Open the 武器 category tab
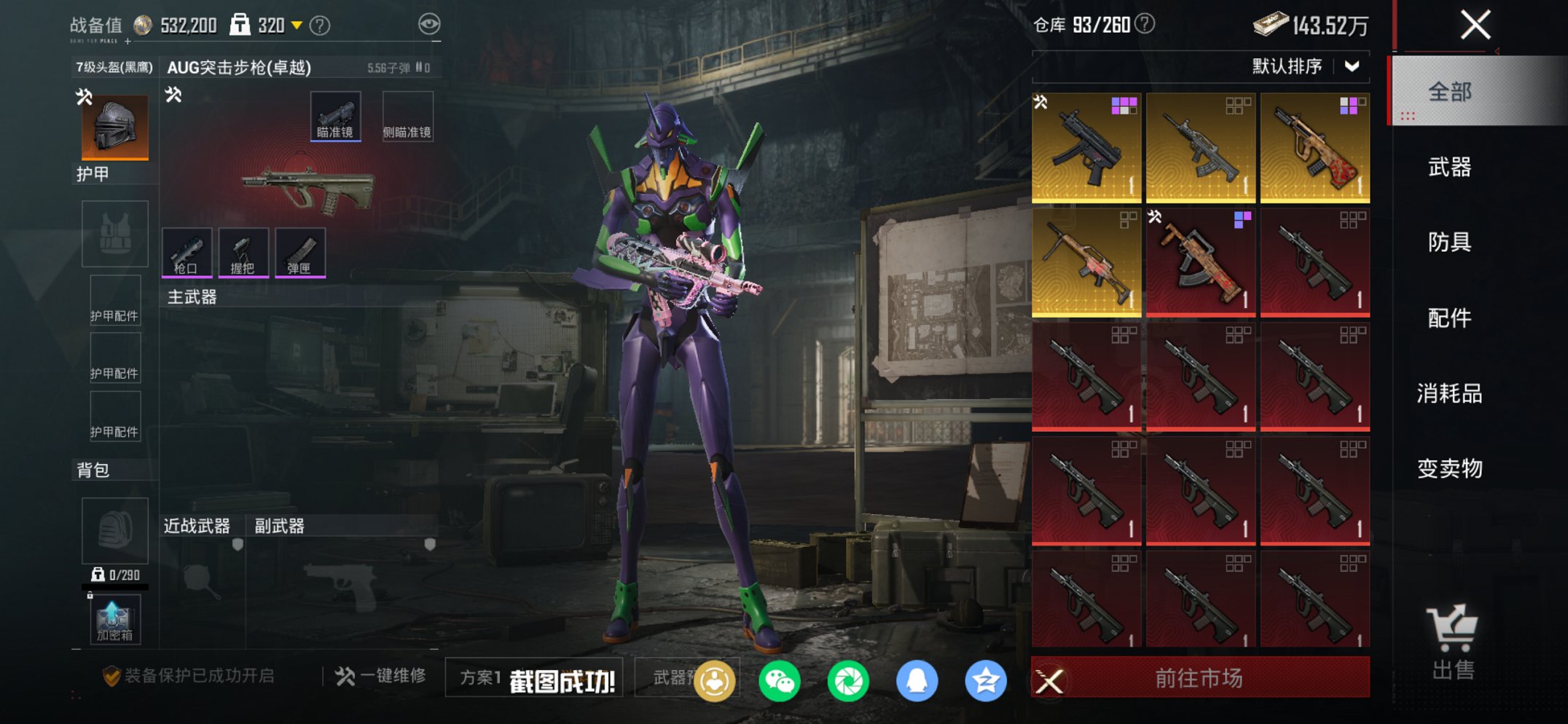Viewport: 1568px width, 724px height. coord(1450,168)
